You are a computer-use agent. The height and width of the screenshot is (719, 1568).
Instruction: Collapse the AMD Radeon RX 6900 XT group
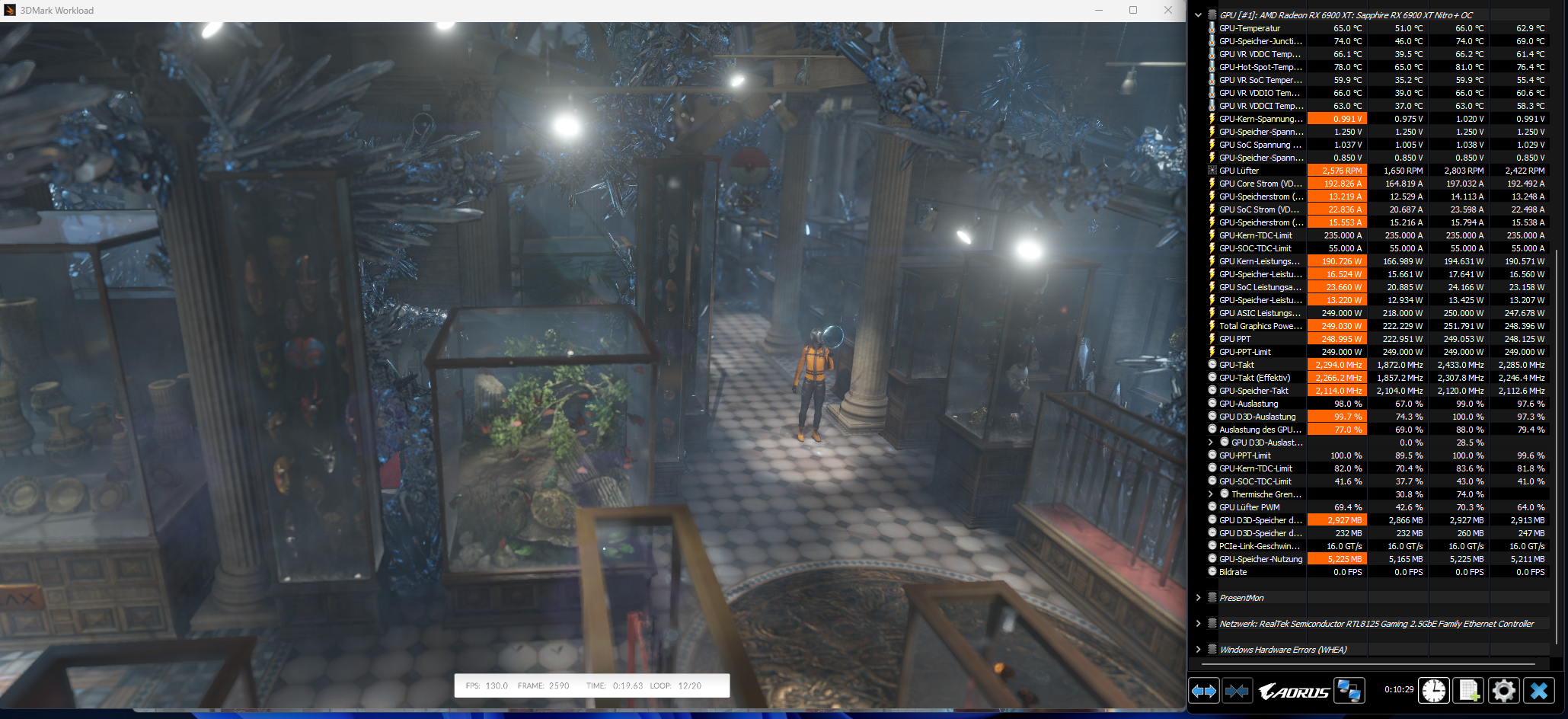(x=1198, y=13)
